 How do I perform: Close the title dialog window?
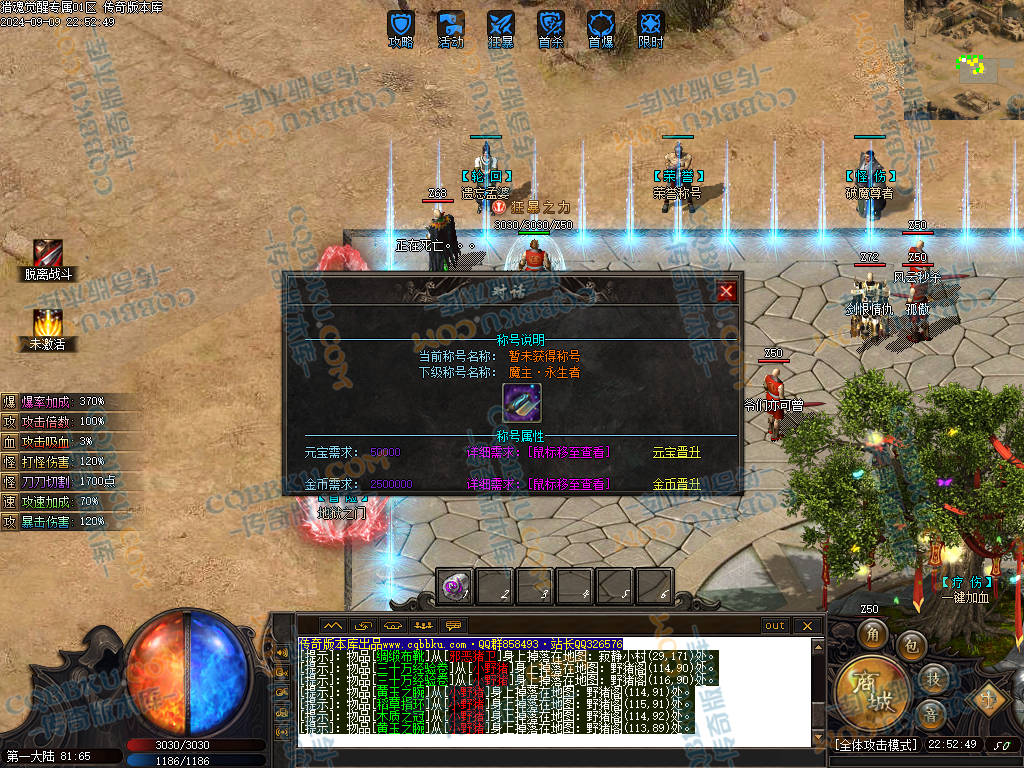pos(727,291)
